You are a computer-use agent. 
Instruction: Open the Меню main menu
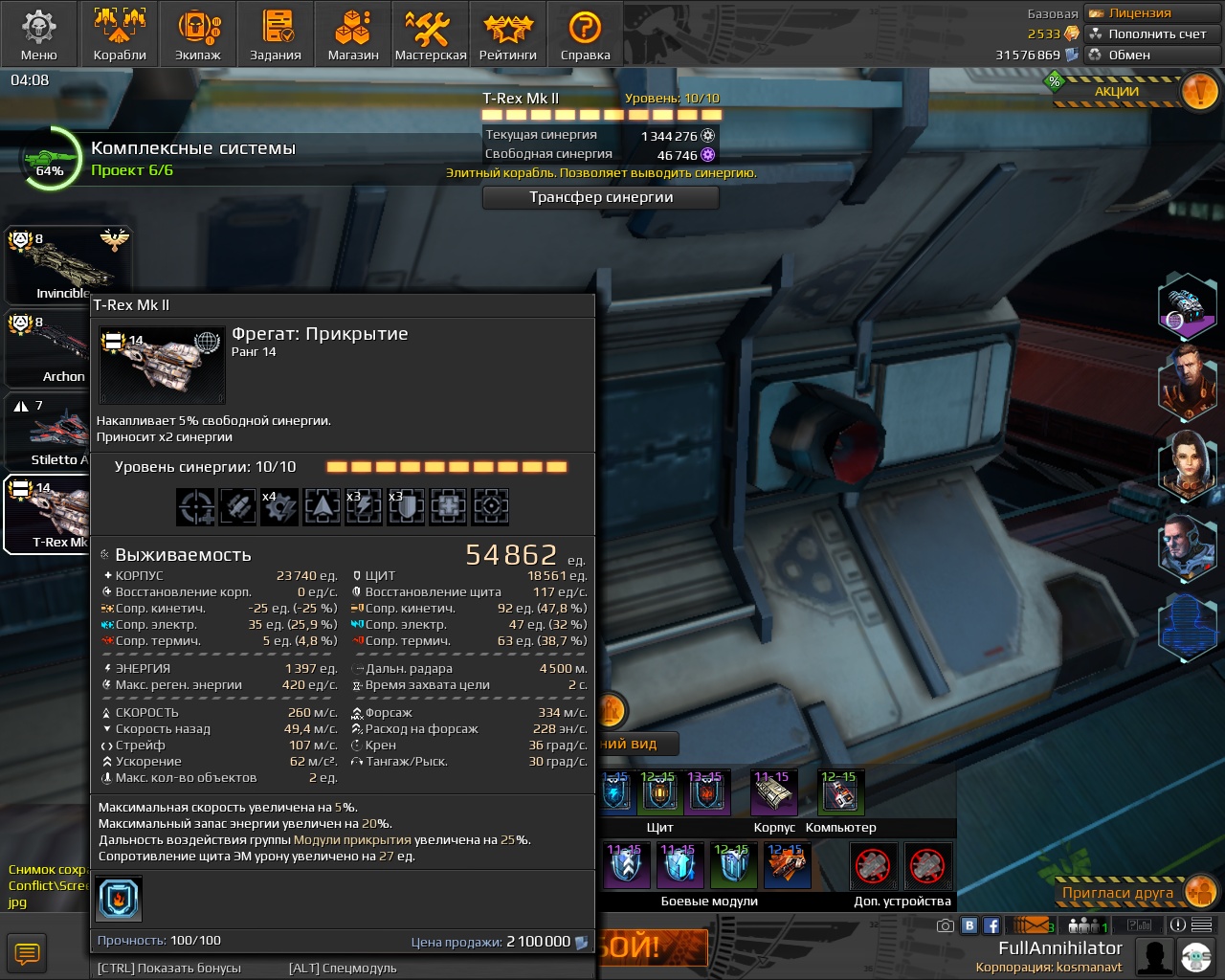(x=39, y=34)
